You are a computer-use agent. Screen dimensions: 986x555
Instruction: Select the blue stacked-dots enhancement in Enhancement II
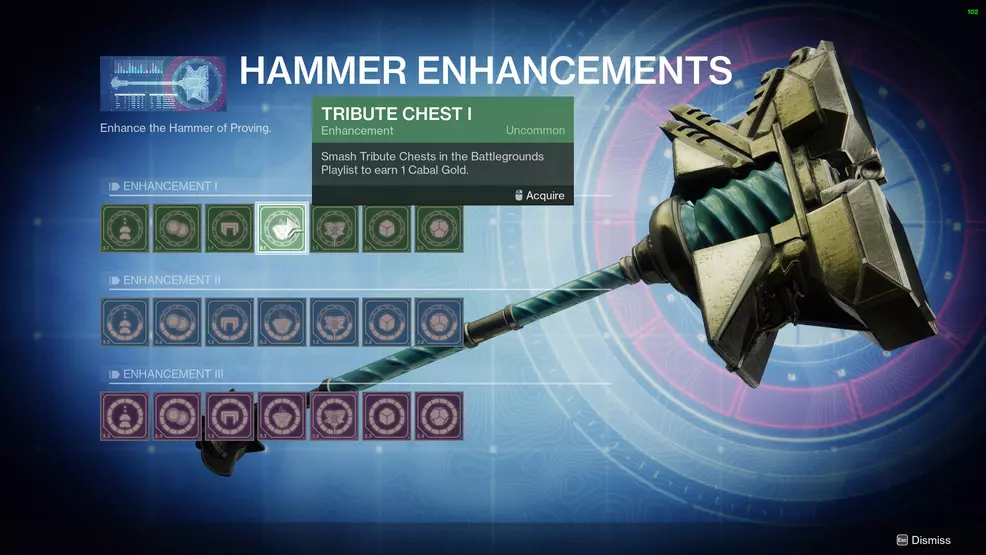pyautogui.click(x=125, y=323)
